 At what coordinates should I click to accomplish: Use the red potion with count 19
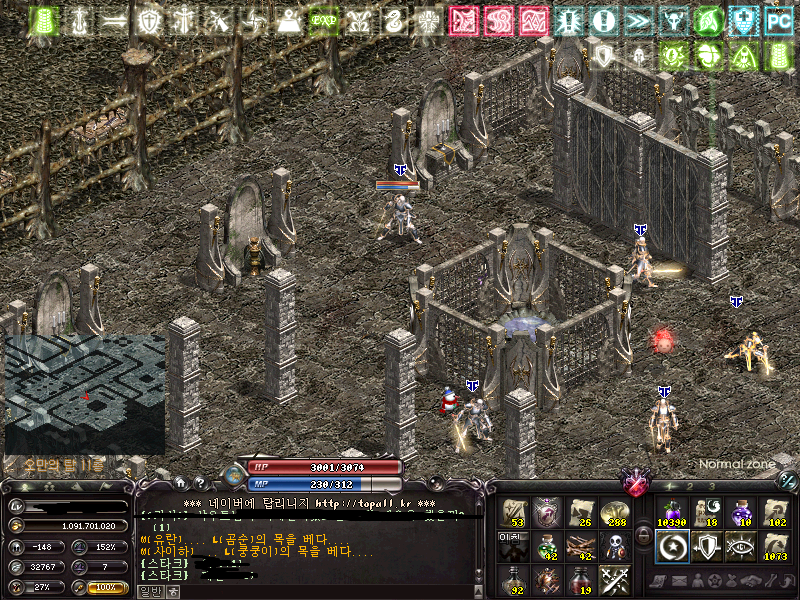[x=581, y=579]
